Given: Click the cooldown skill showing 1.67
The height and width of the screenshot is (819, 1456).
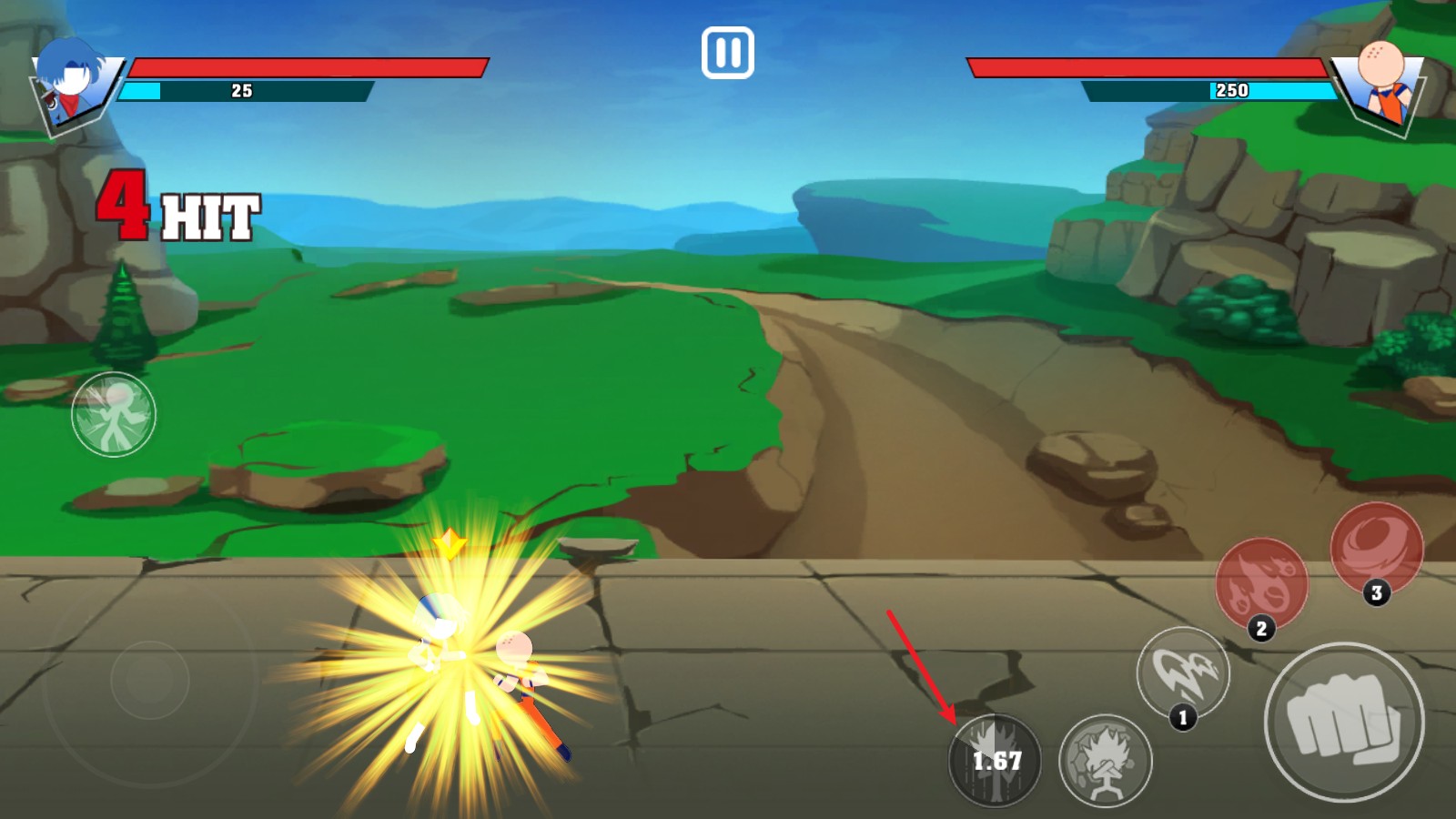Looking at the screenshot, I should [995, 761].
